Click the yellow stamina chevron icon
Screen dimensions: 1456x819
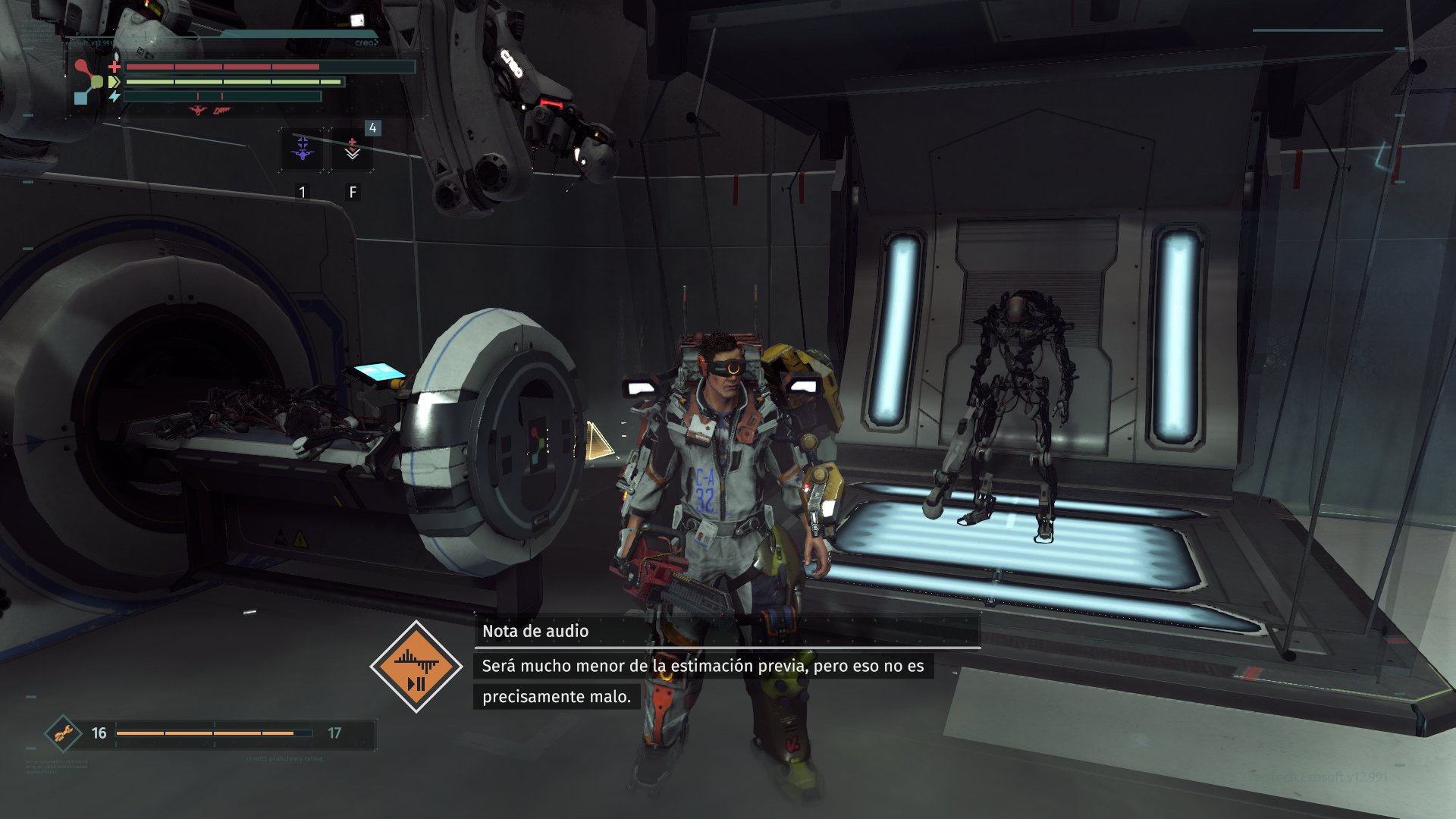click(113, 82)
